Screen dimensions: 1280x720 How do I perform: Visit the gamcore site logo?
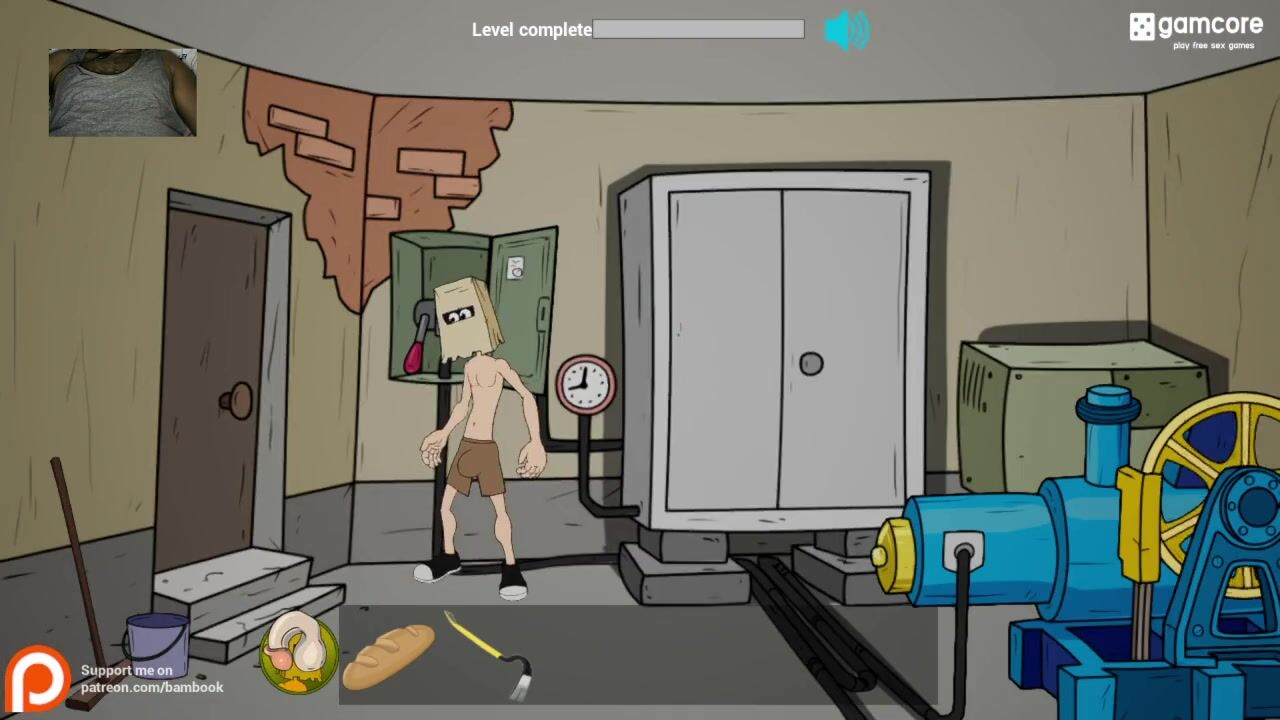tap(1196, 30)
